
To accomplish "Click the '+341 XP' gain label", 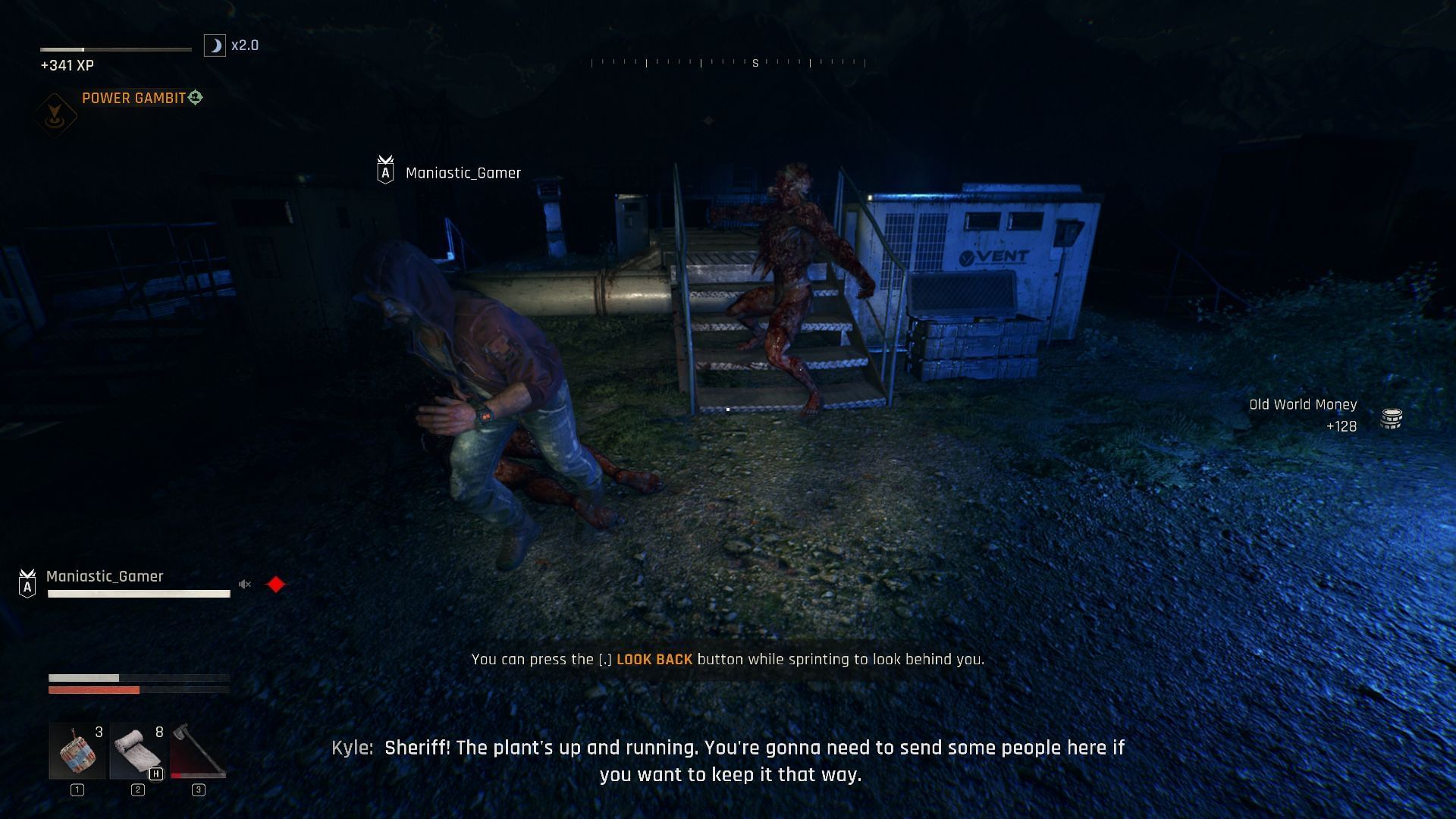I will pyautogui.click(x=67, y=65).
